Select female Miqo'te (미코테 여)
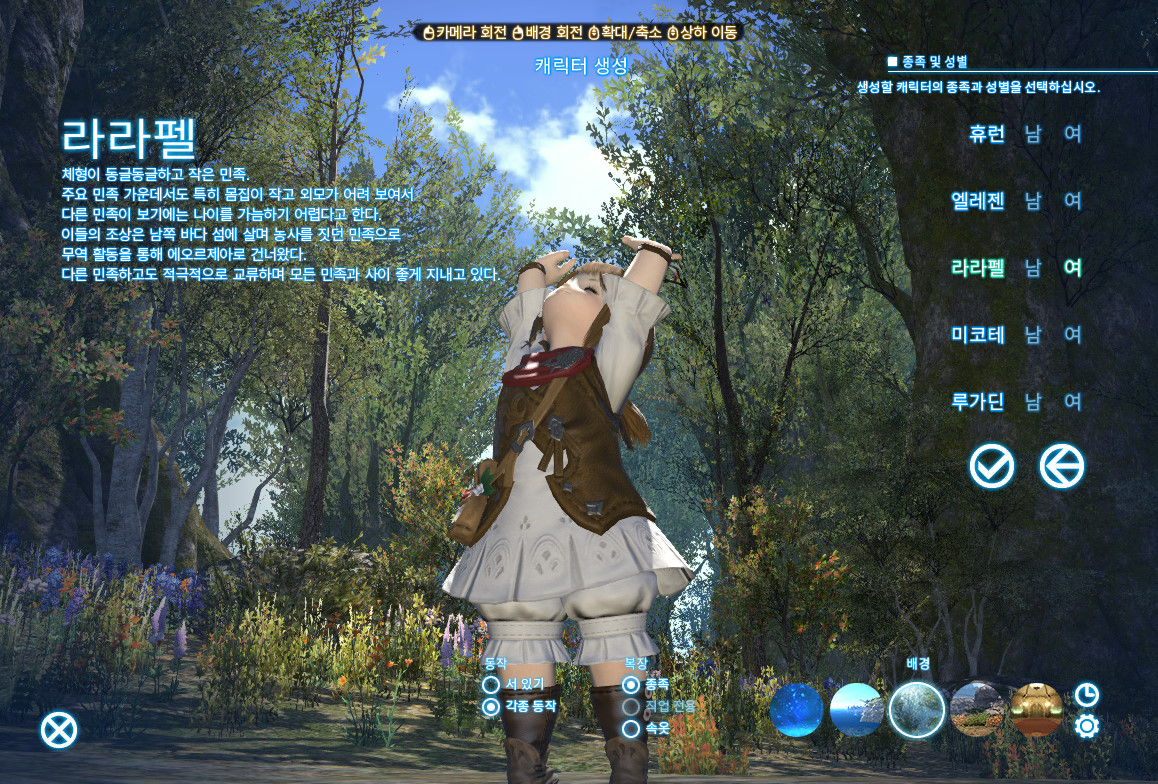 point(1073,335)
